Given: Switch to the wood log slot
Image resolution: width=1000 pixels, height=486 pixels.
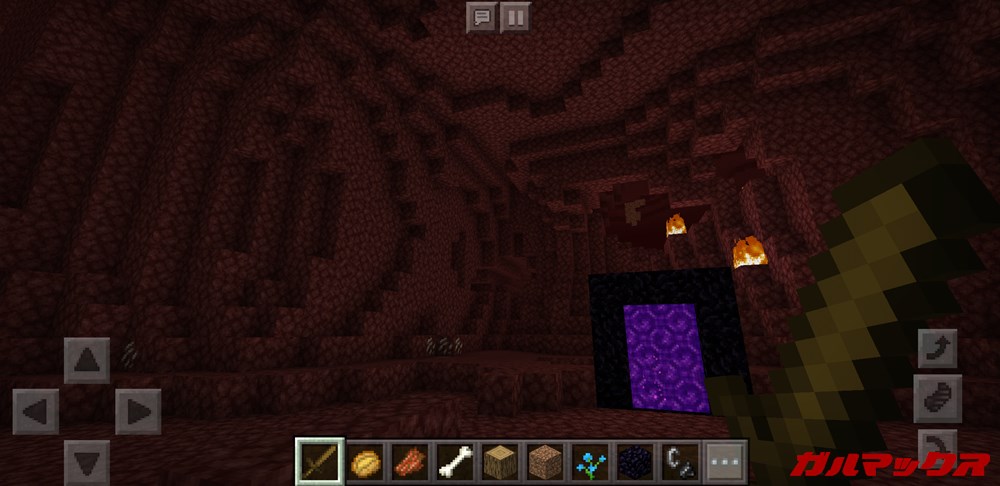Looking at the screenshot, I should pos(499,463).
